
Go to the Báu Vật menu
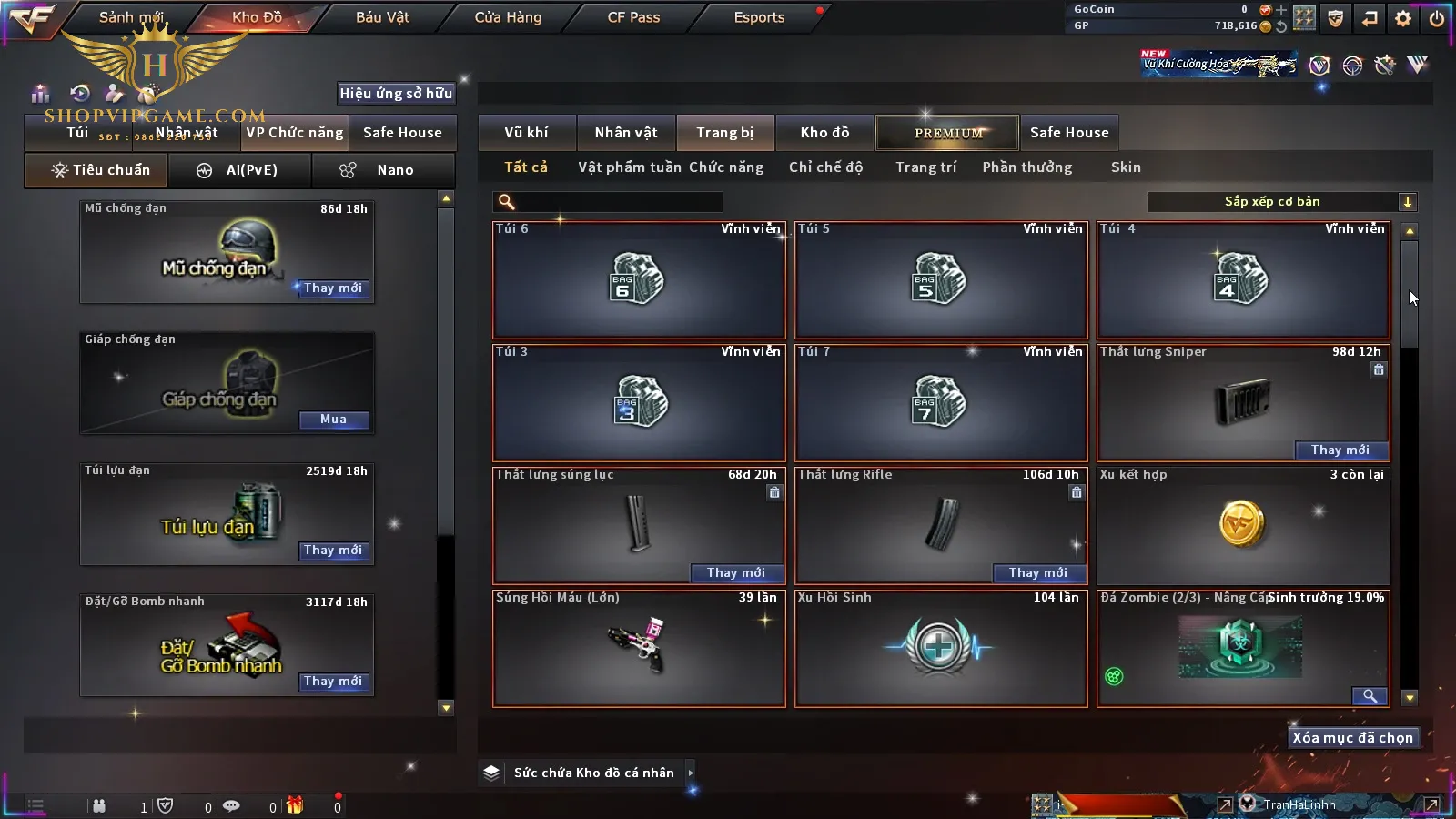coord(382,17)
